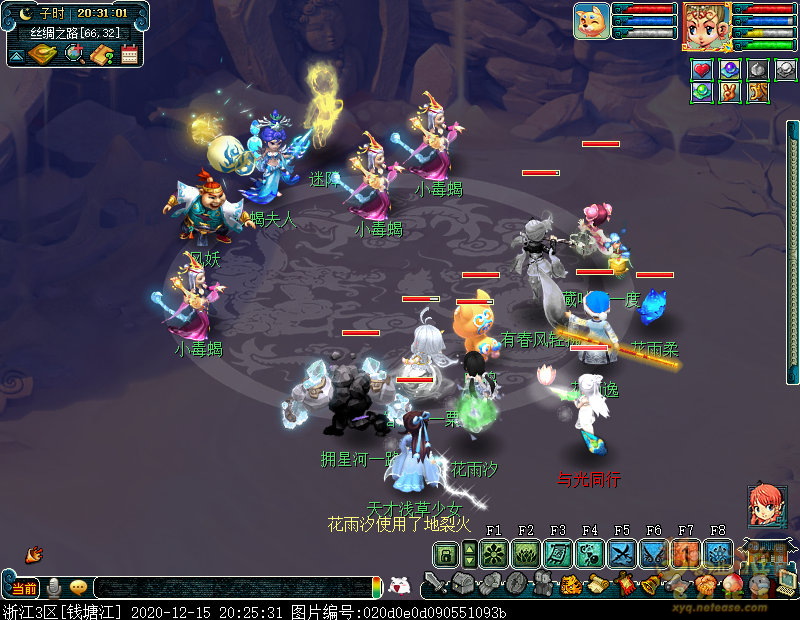Use the F5 crossed swords skill shortcut

click(621, 553)
